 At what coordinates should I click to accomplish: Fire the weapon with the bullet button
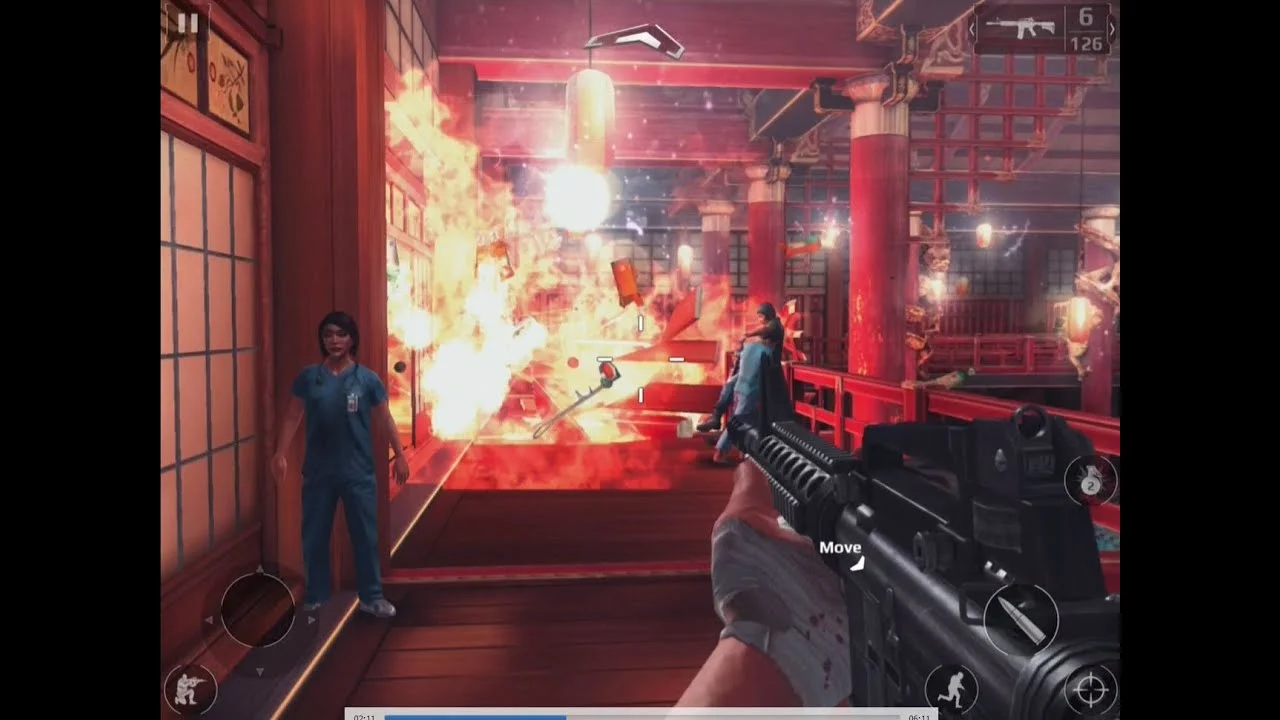click(x=1020, y=619)
